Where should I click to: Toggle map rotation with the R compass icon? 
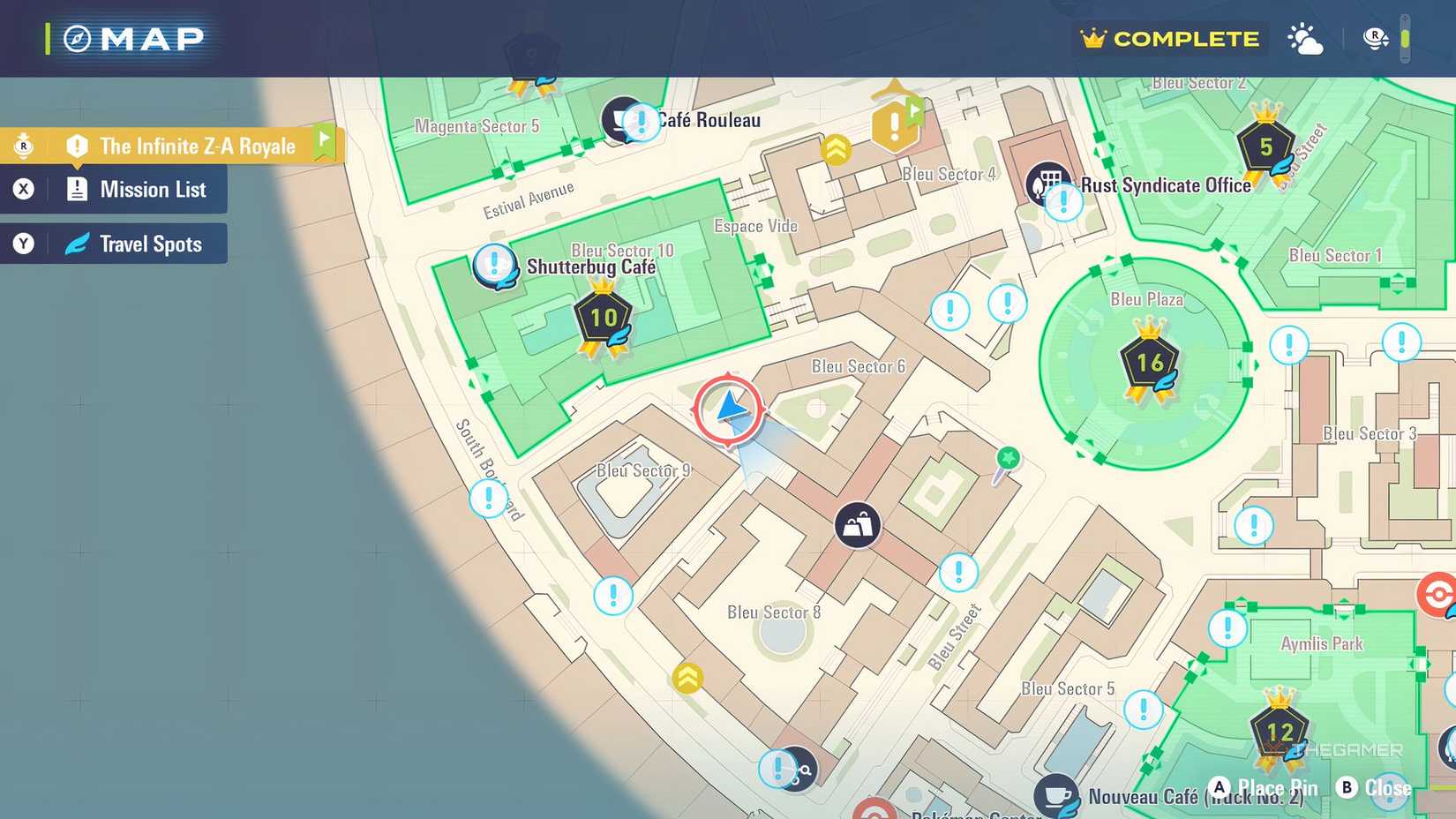click(x=1374, y=38)
